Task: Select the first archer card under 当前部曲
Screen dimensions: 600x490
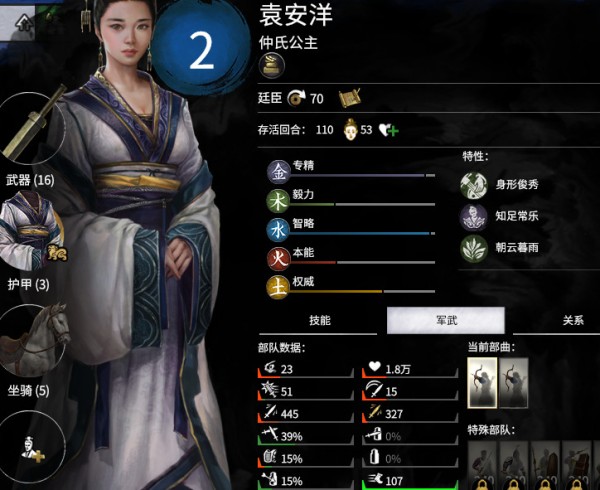Action: click(482, 384)
